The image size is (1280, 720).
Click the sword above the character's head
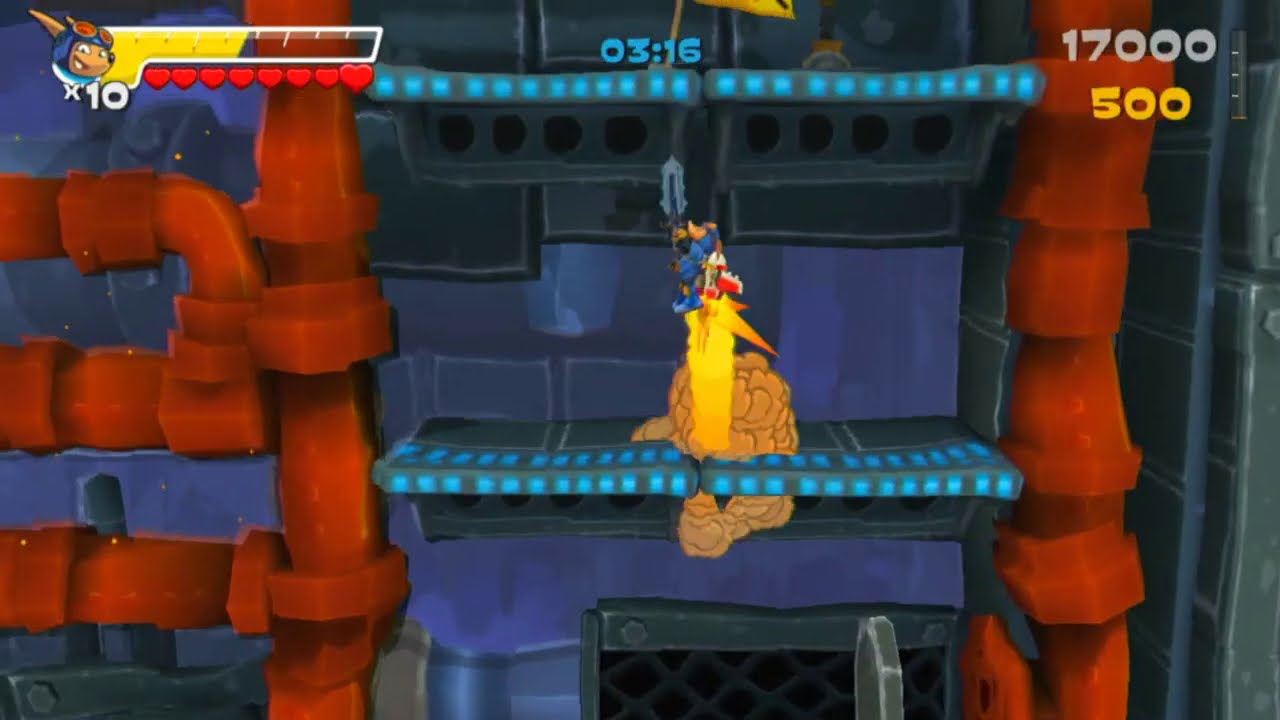[x=673, y=185]
